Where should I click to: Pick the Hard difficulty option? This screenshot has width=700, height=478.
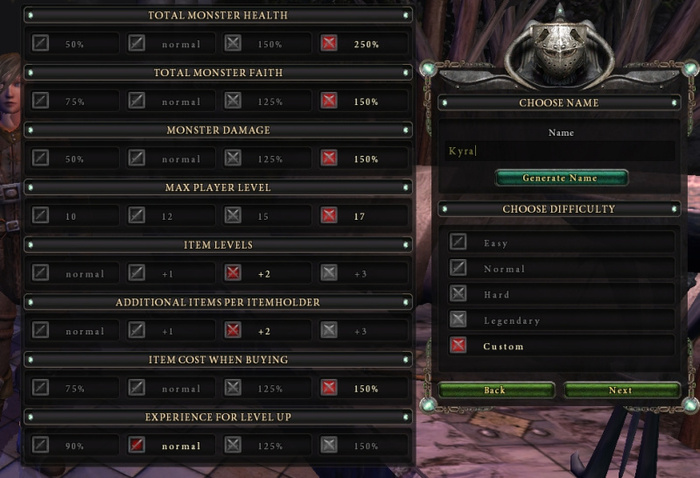(x=458, y=294)
